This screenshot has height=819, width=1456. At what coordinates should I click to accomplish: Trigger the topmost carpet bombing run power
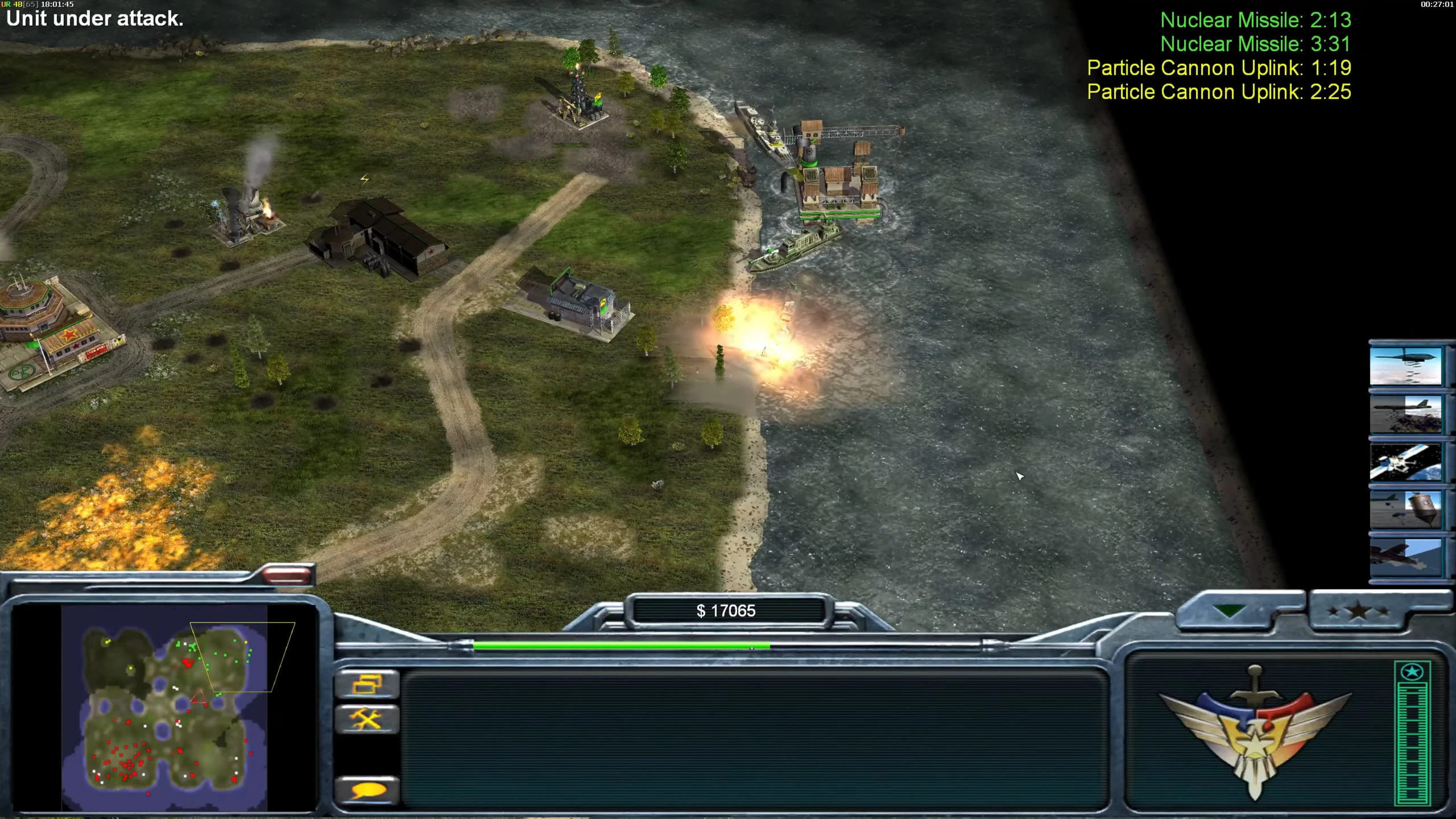pos(1405,366)
